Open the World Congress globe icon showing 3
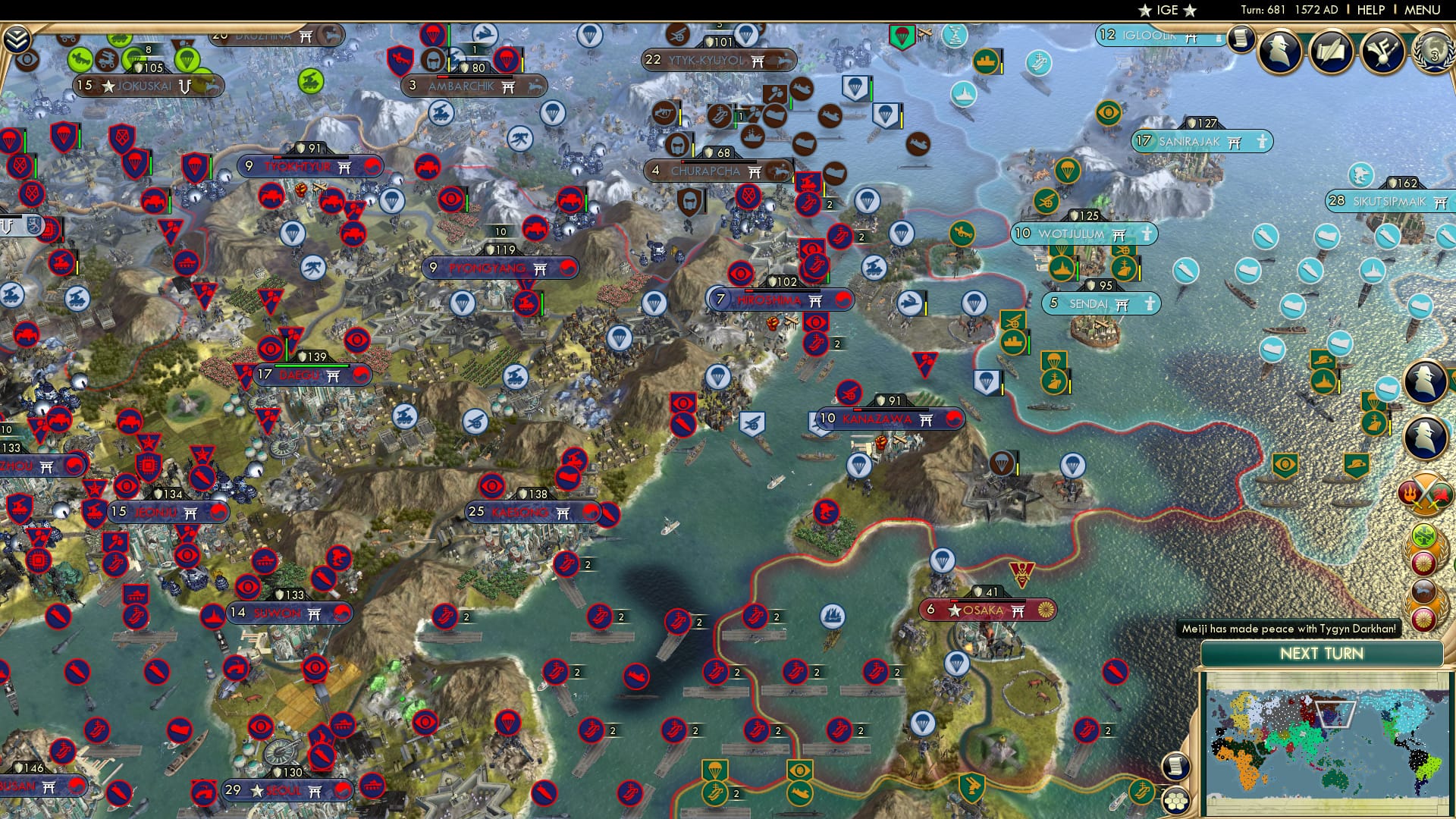This screenshot has width=1456, height=819. [1436, 52]
